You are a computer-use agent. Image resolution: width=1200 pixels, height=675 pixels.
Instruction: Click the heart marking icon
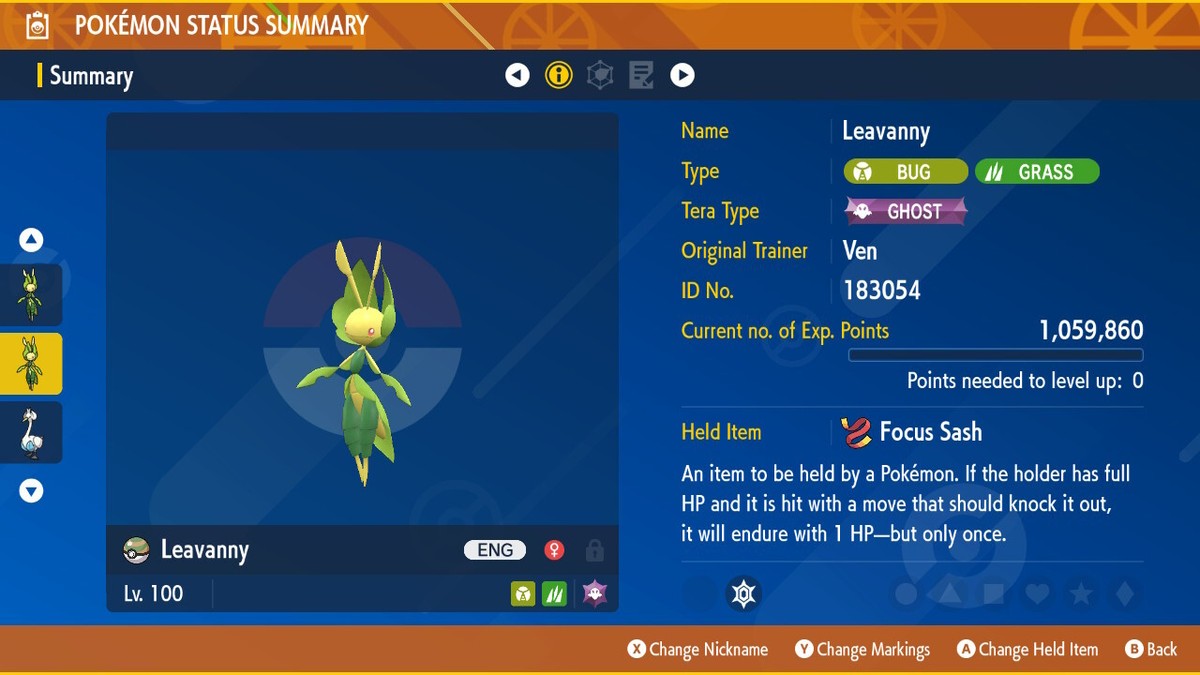click(x=1037, y=594)
